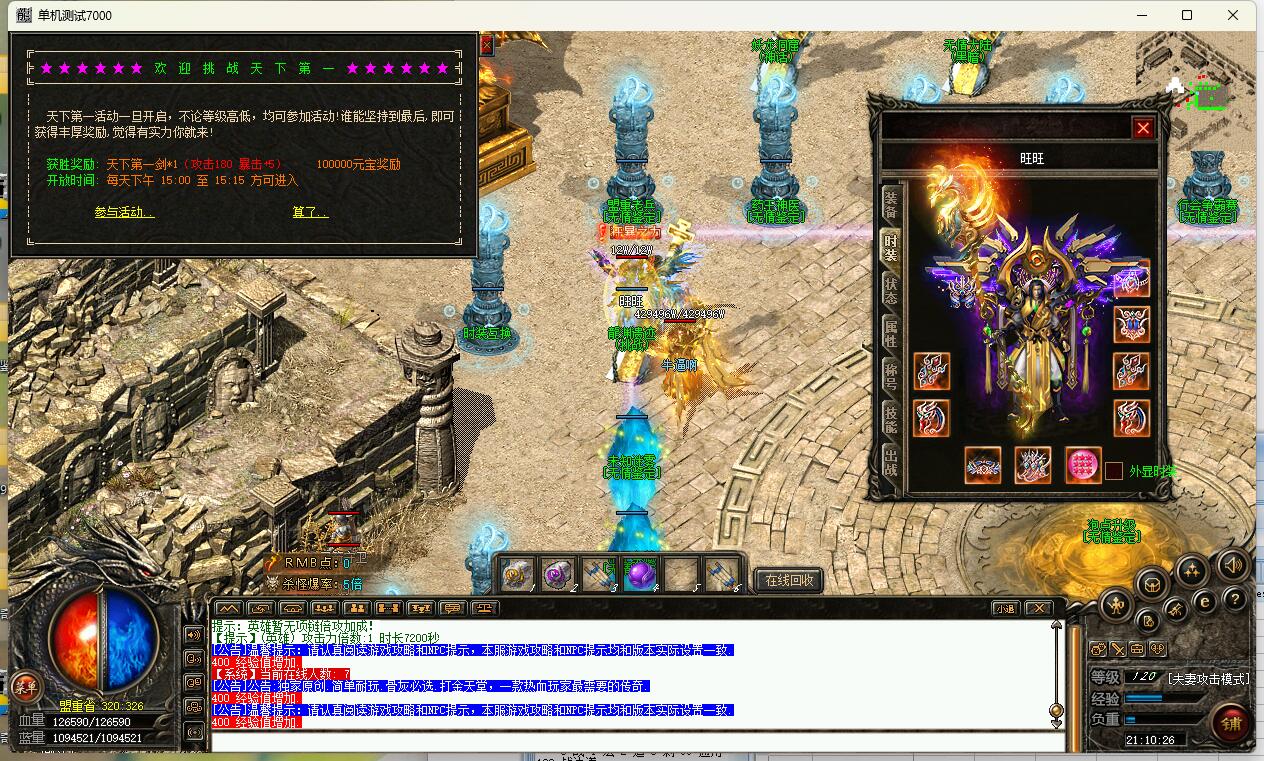Close the 旺旺 character panel
This screenshot has width=1264, height=761.
1143,128
